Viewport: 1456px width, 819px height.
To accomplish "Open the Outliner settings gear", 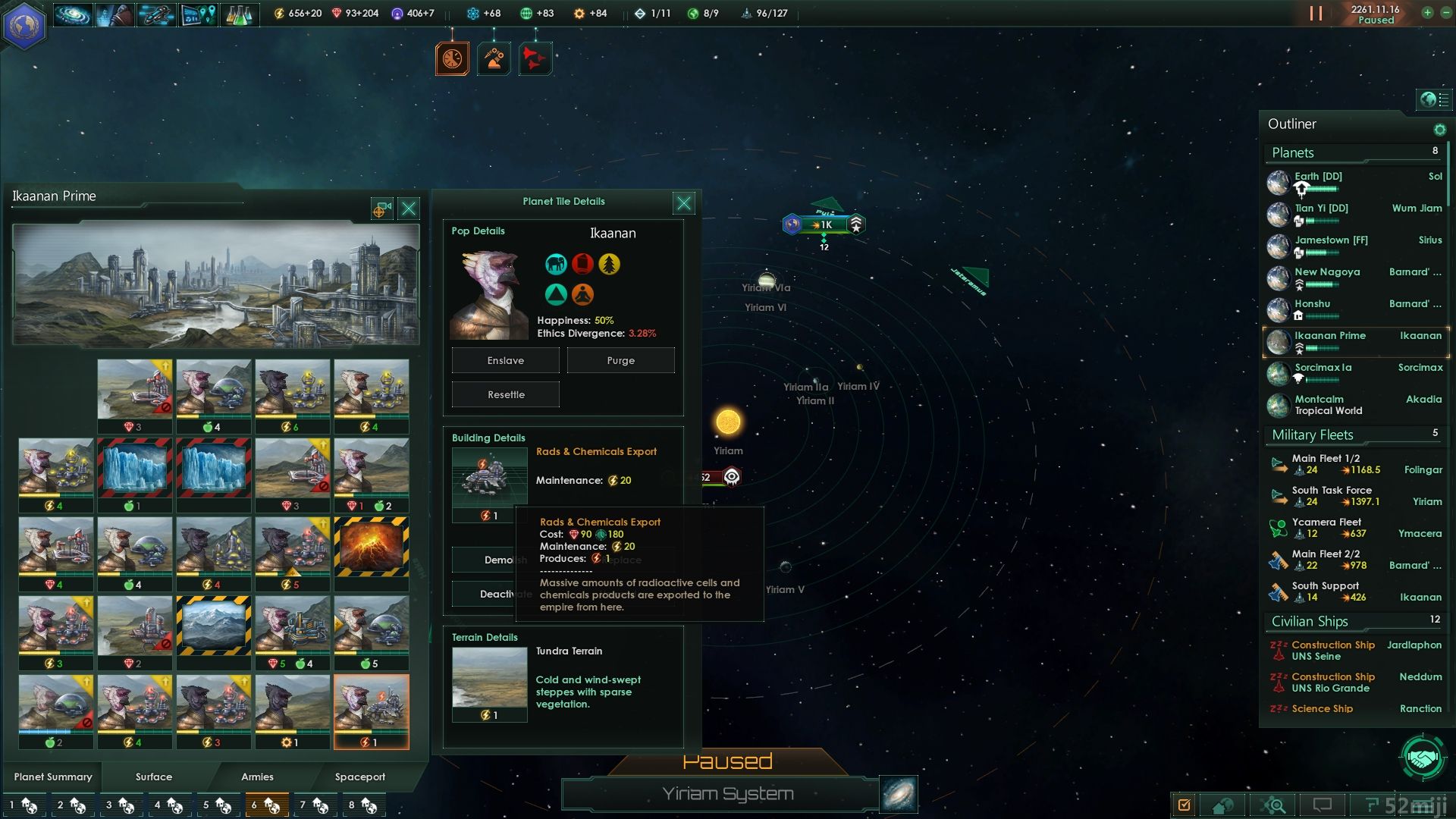I will 1439,130.
